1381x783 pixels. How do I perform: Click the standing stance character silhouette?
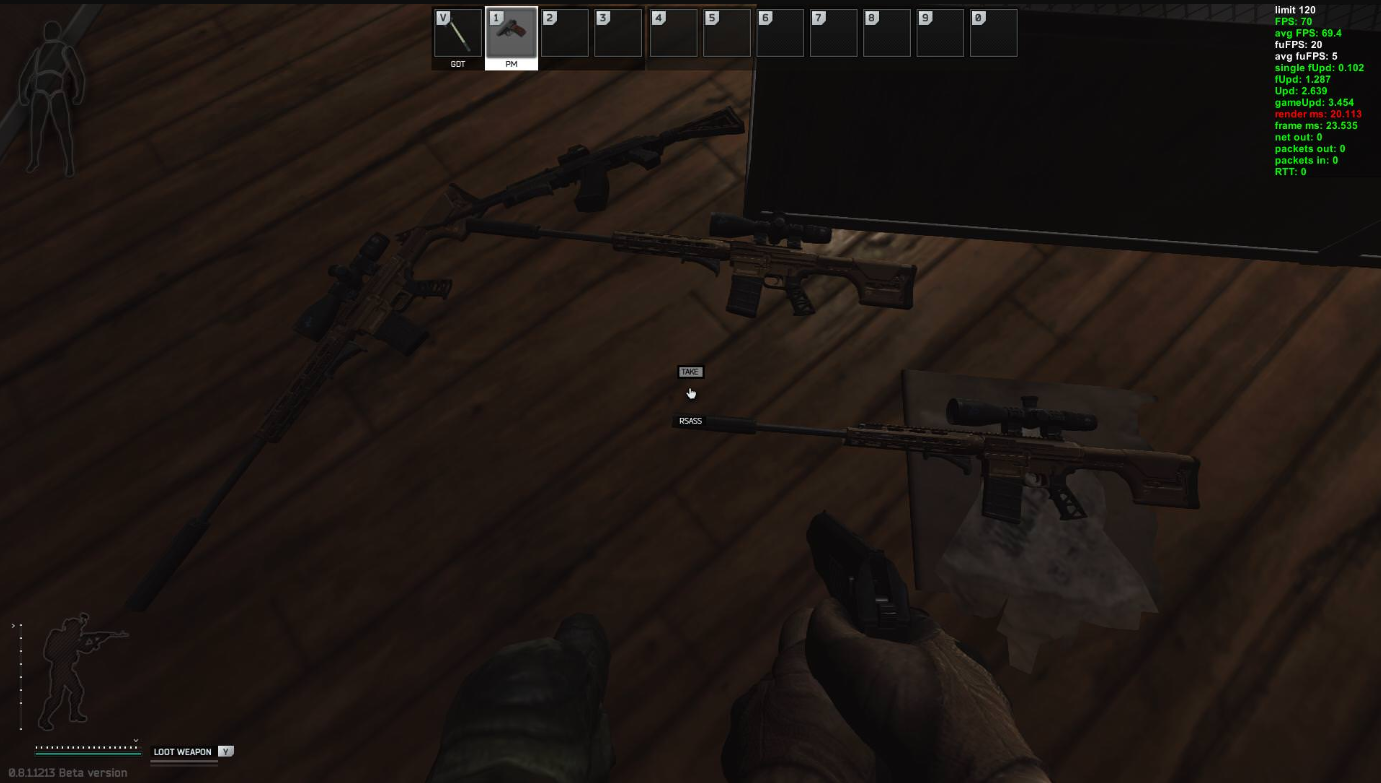click(70, 675)
